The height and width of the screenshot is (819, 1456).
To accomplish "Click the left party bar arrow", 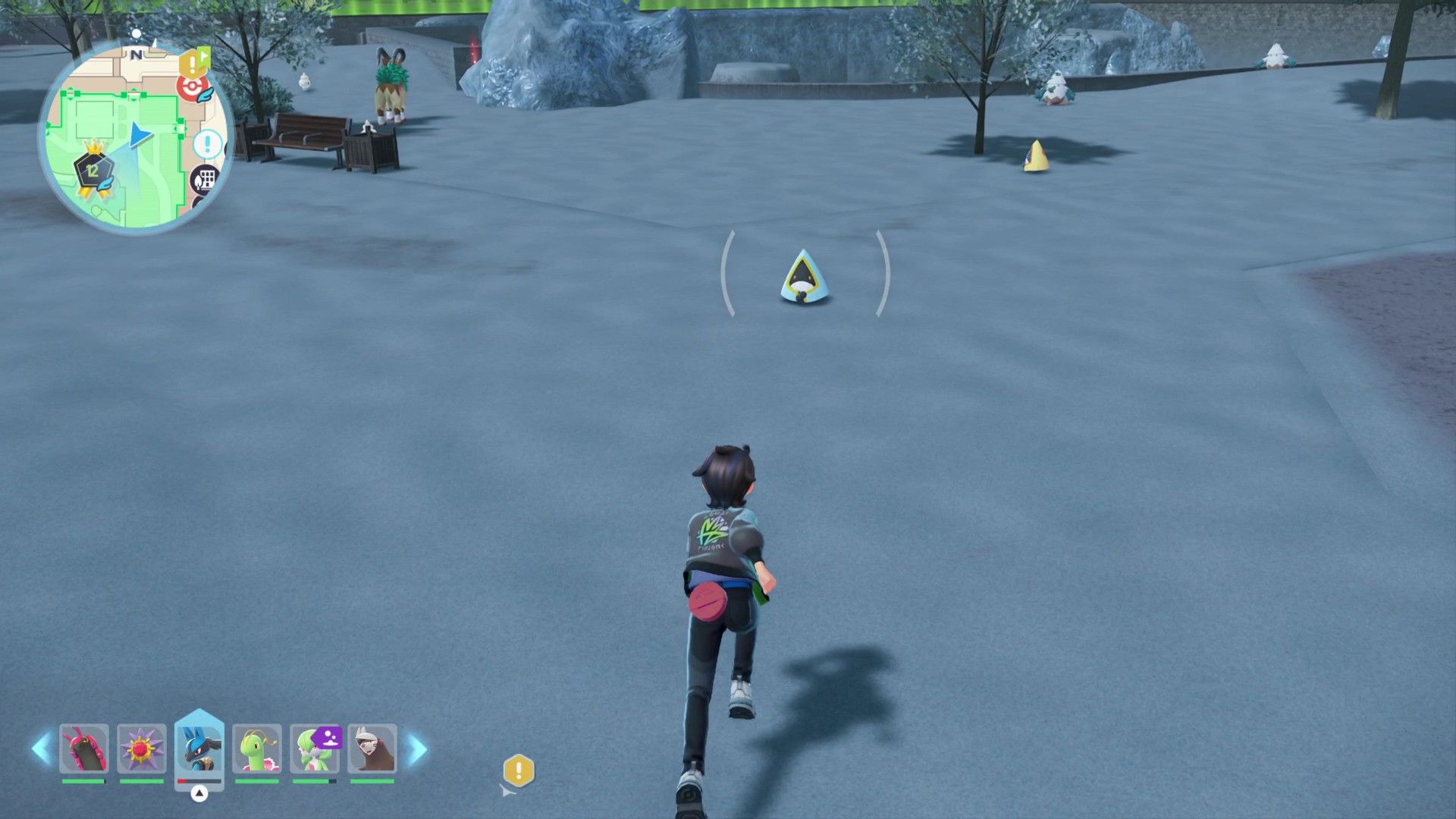I will (41, 748).
